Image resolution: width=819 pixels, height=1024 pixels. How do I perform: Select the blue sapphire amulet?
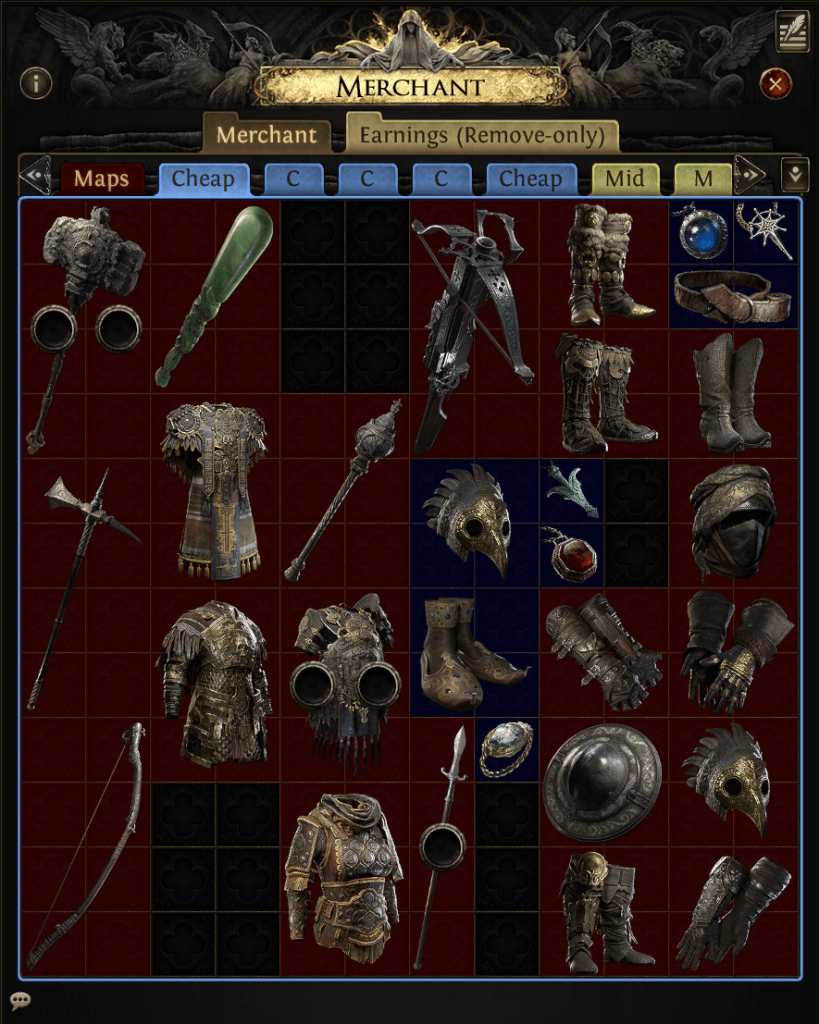click(x=702, y=232)
